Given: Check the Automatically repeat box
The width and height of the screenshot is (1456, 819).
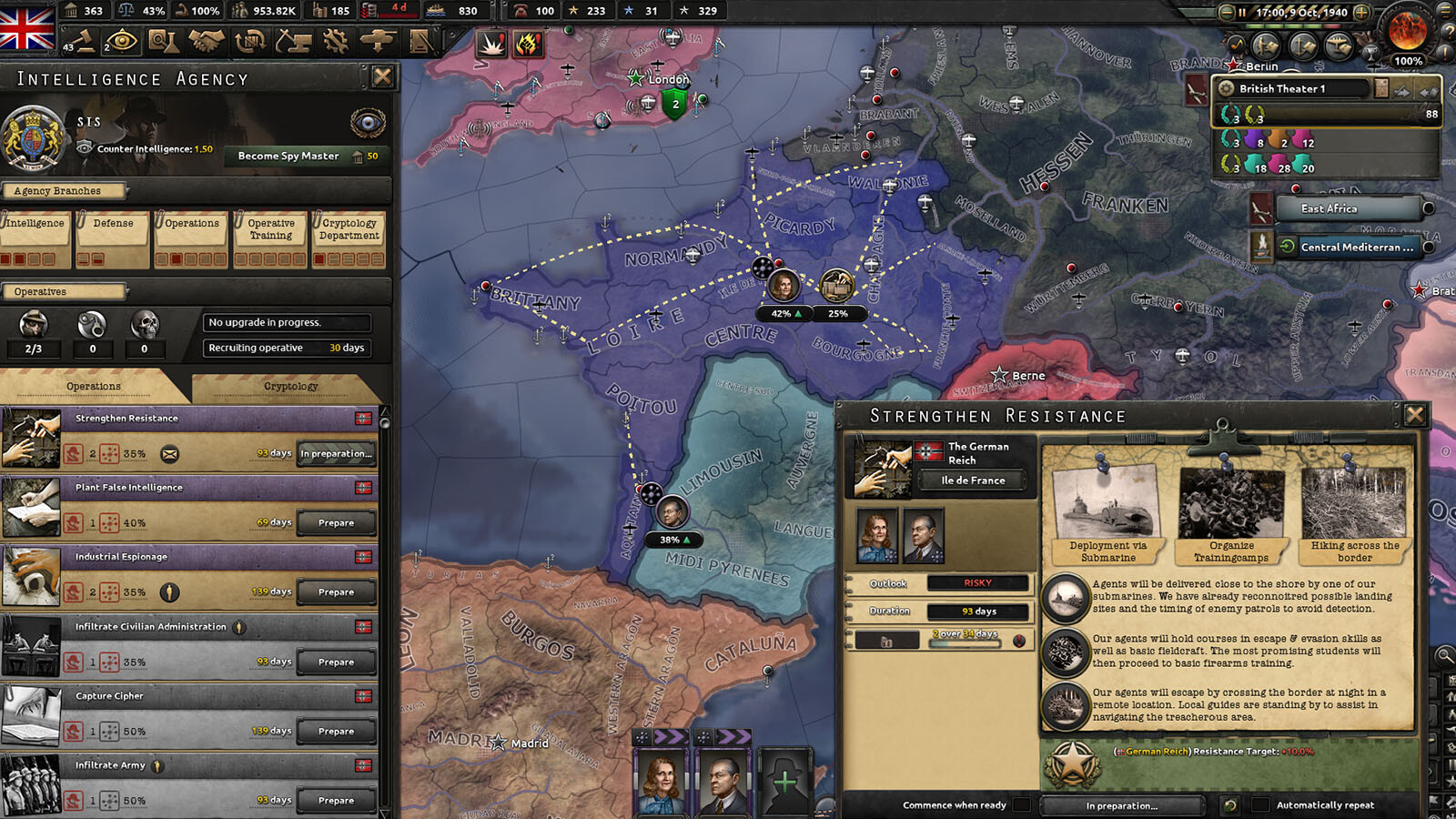Looking at the screenshot, I should tap(1259, 805).
